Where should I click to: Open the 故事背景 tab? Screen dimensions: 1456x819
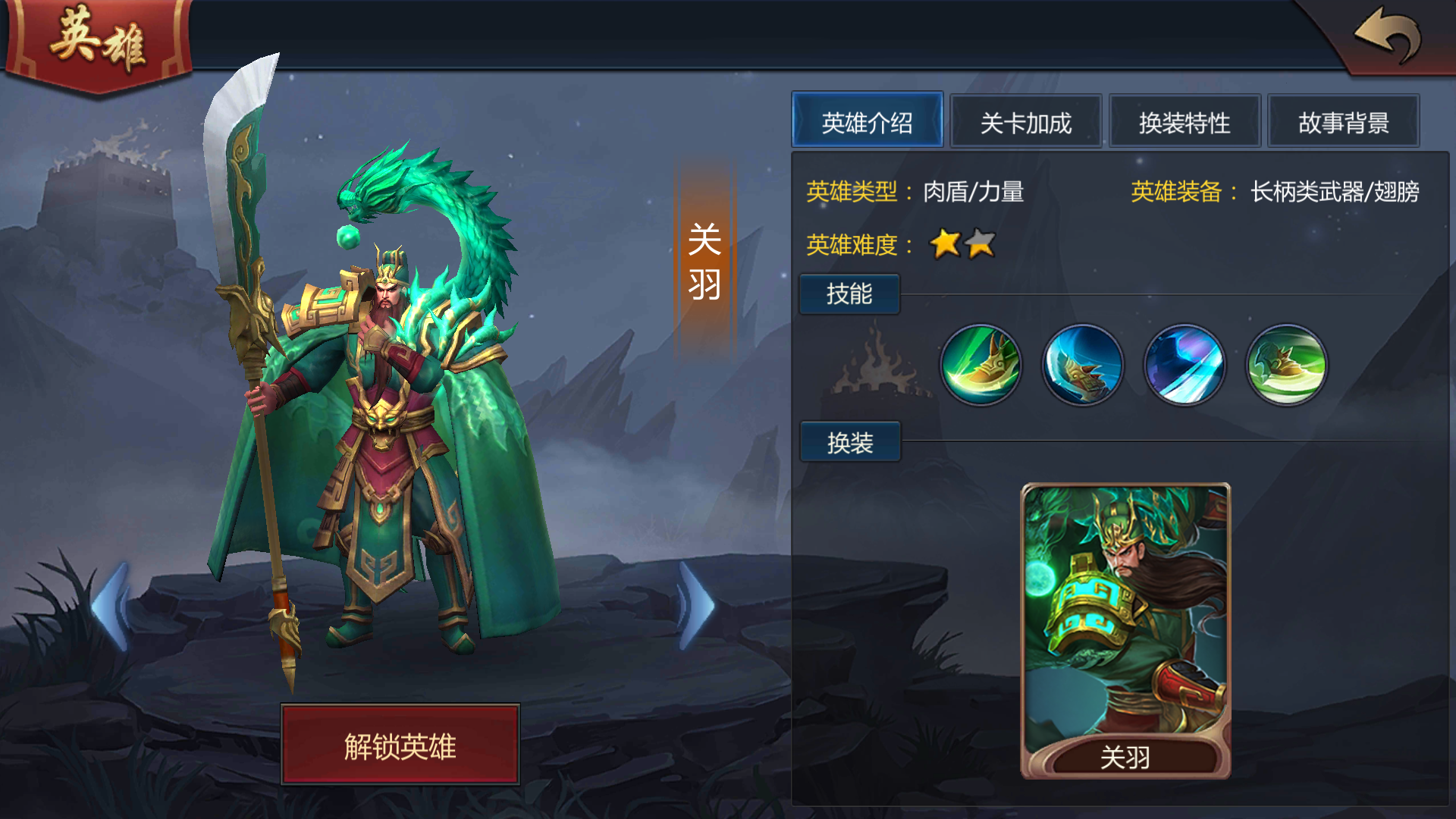click(1343, 121)
